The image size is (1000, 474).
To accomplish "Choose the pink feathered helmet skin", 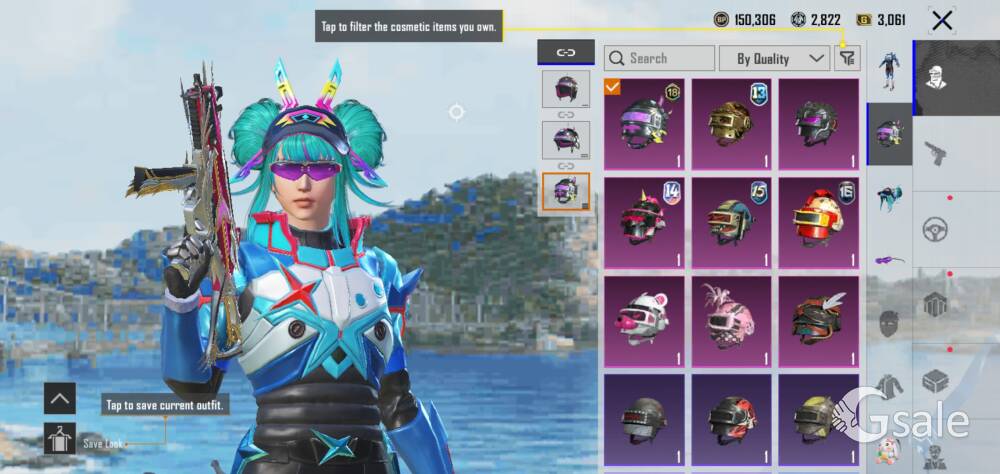I will [731, 320].
